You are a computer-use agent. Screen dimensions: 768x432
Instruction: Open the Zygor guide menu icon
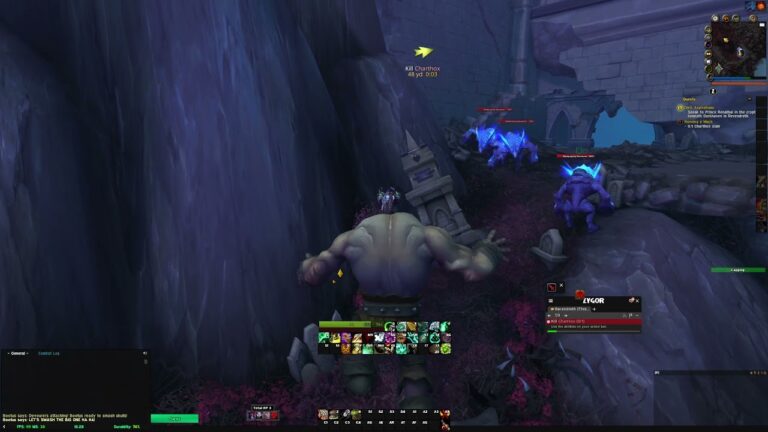click(x=550, y=300)
